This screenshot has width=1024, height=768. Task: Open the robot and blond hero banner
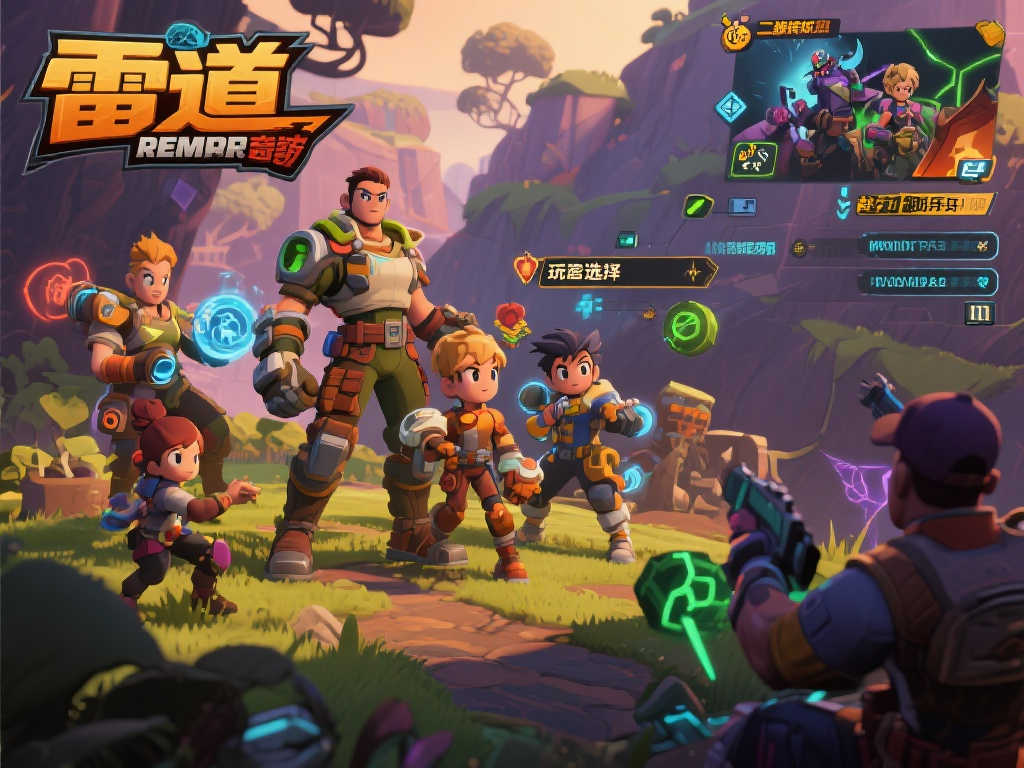pyautogui.click(x=866, y=104)
